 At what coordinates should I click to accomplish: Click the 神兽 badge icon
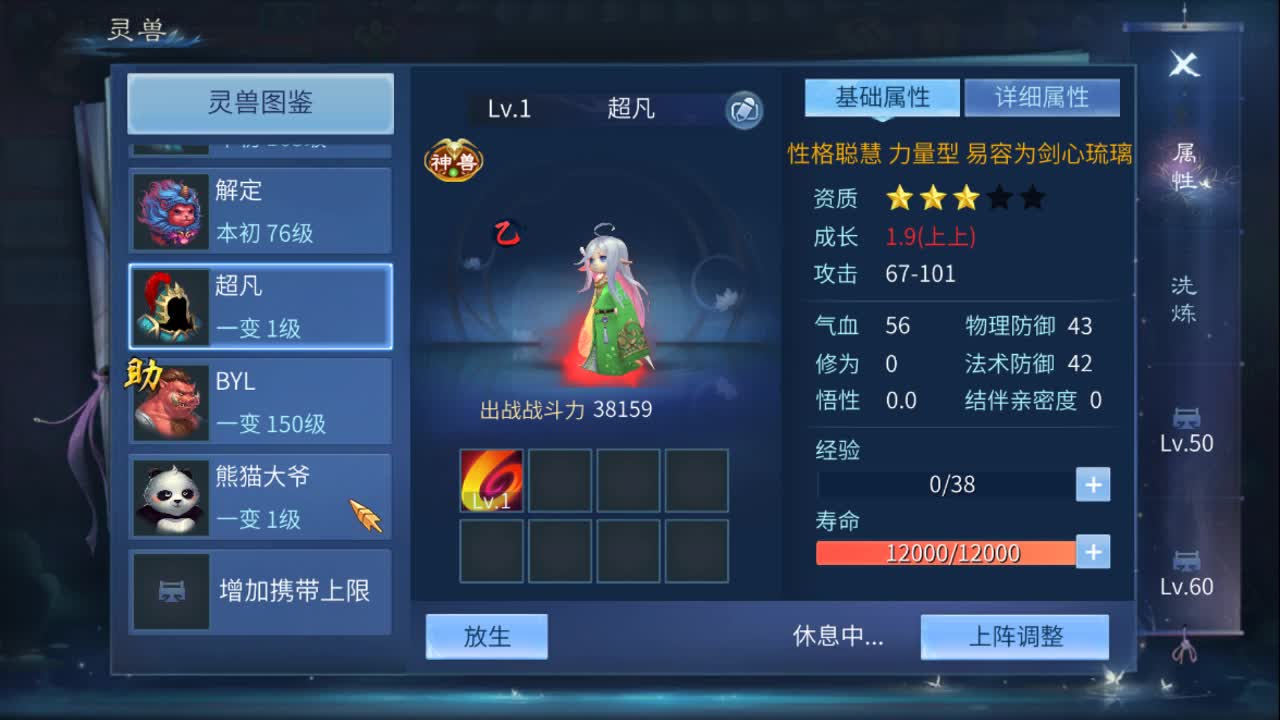453,158
